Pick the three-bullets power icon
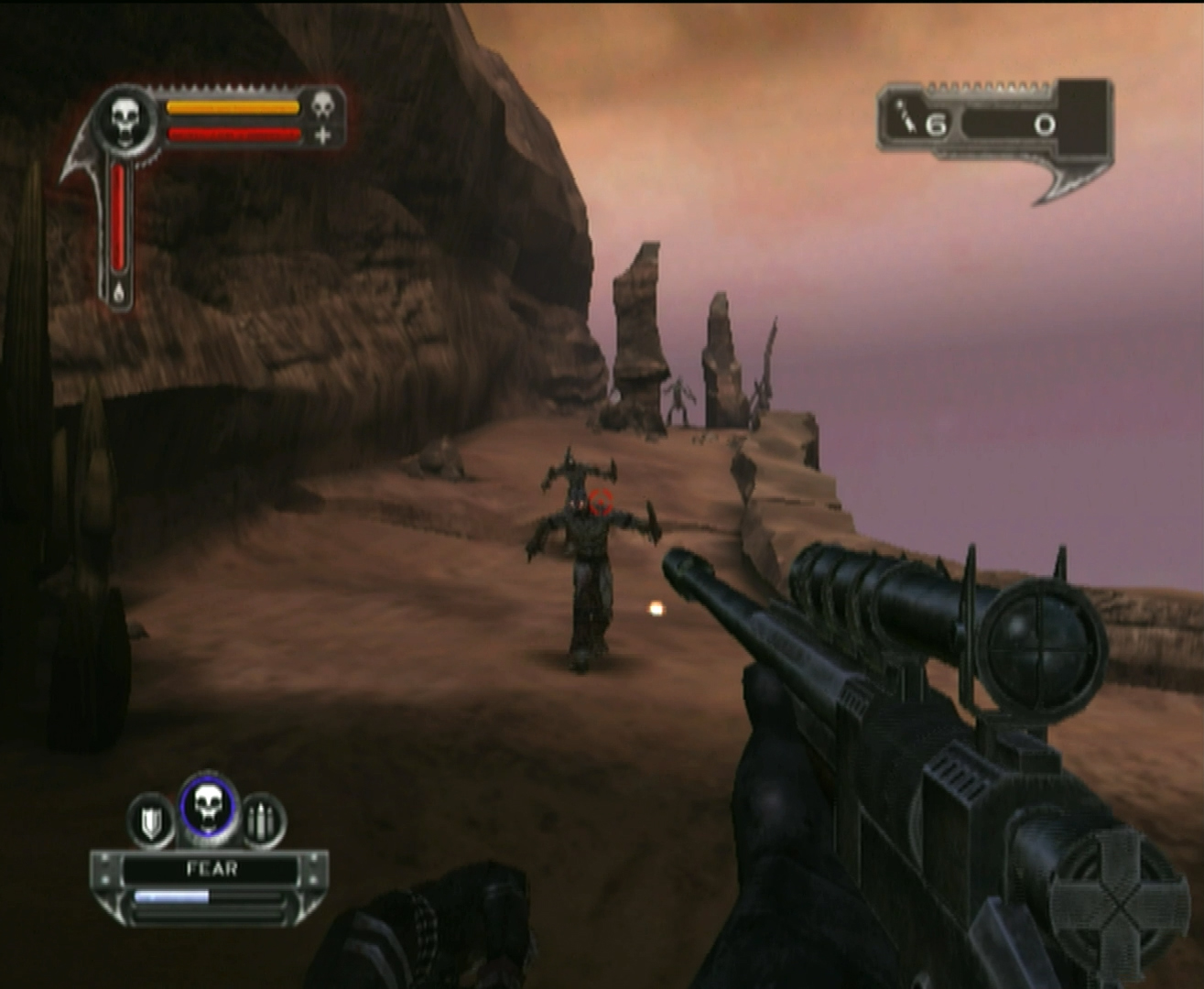Image resolution: width=1204 pixels, height=989 pixels. tap(263, 821)
